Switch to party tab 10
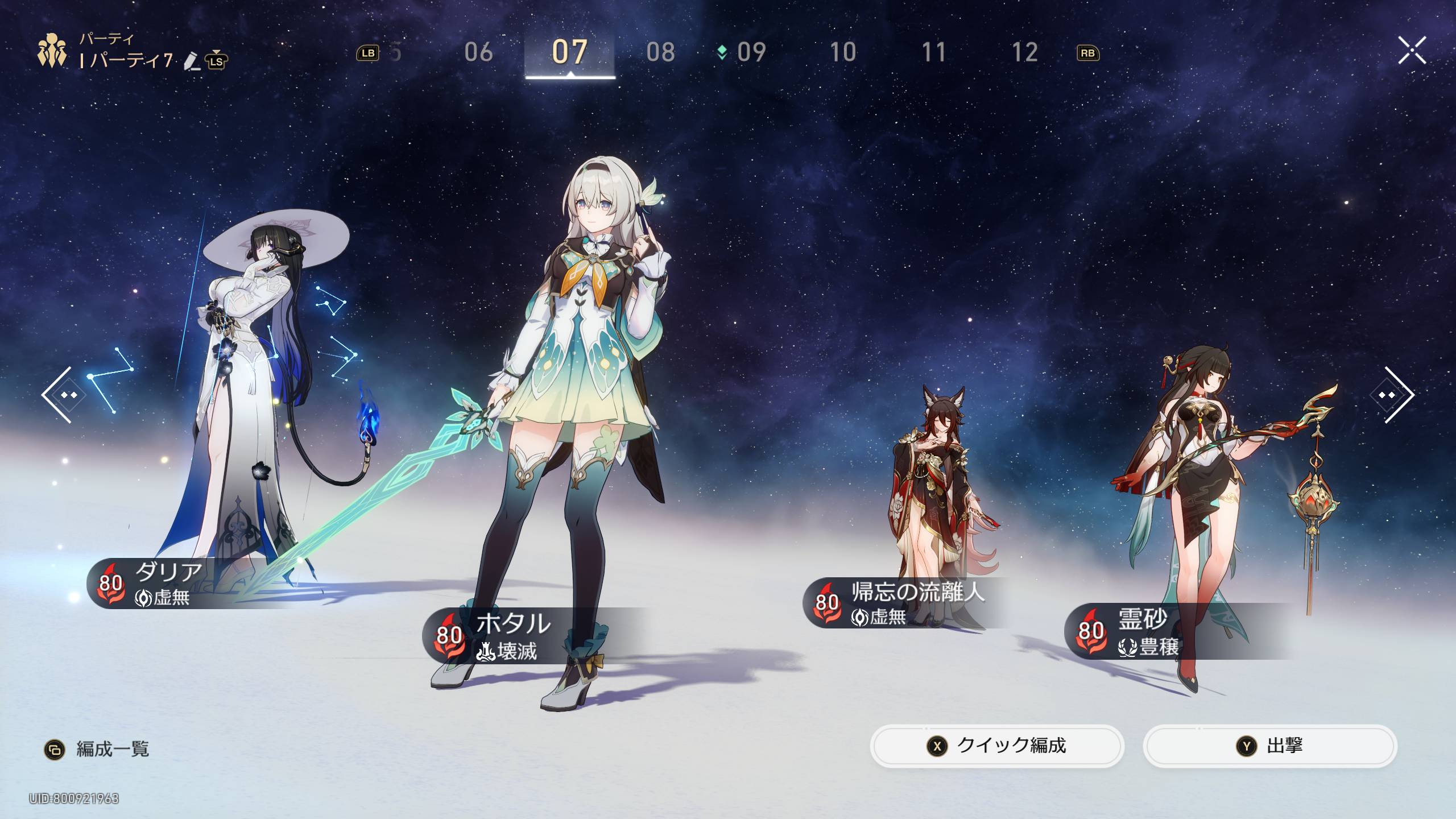 842,52
